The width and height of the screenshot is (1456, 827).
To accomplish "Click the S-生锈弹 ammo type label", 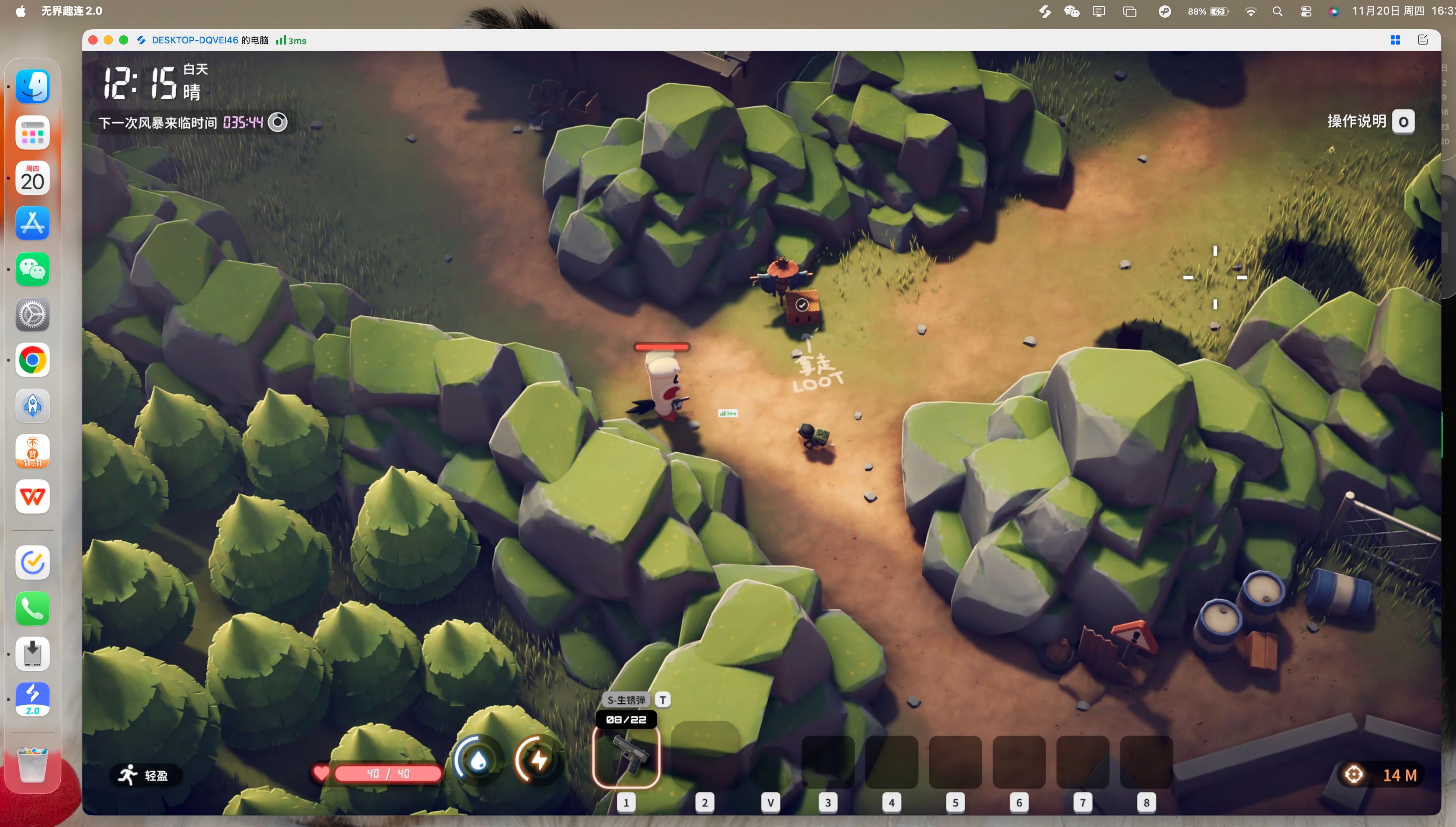I will [x=626, y=700].
